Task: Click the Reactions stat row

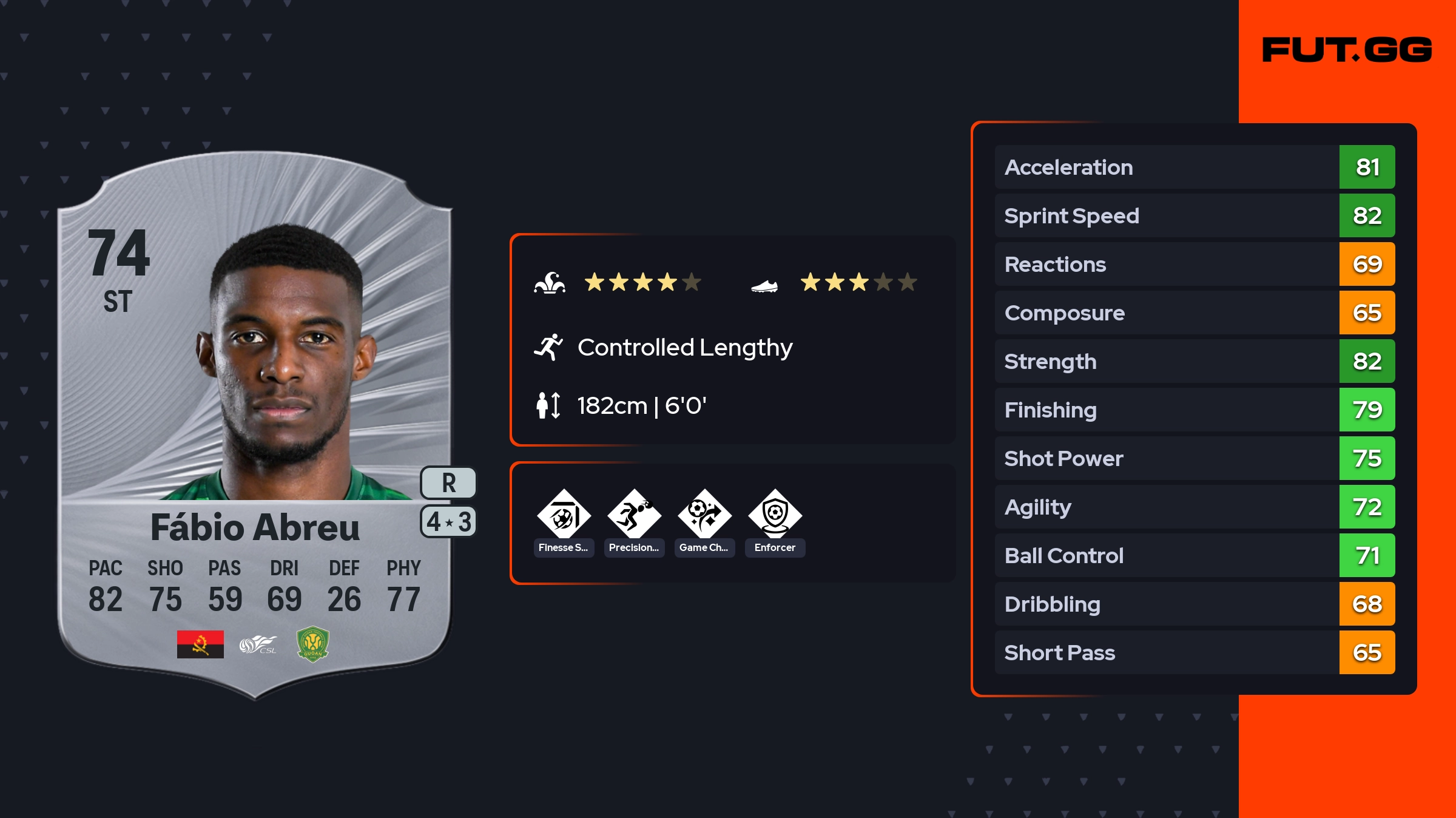Action: pyautogui.click(x=1194, y=264)
